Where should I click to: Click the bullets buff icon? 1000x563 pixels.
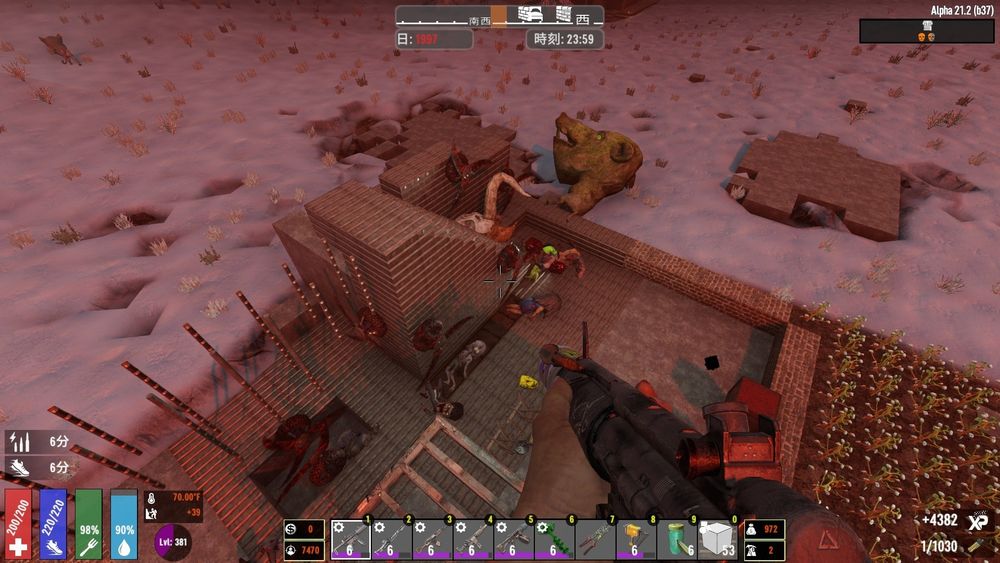click(19, 440)
